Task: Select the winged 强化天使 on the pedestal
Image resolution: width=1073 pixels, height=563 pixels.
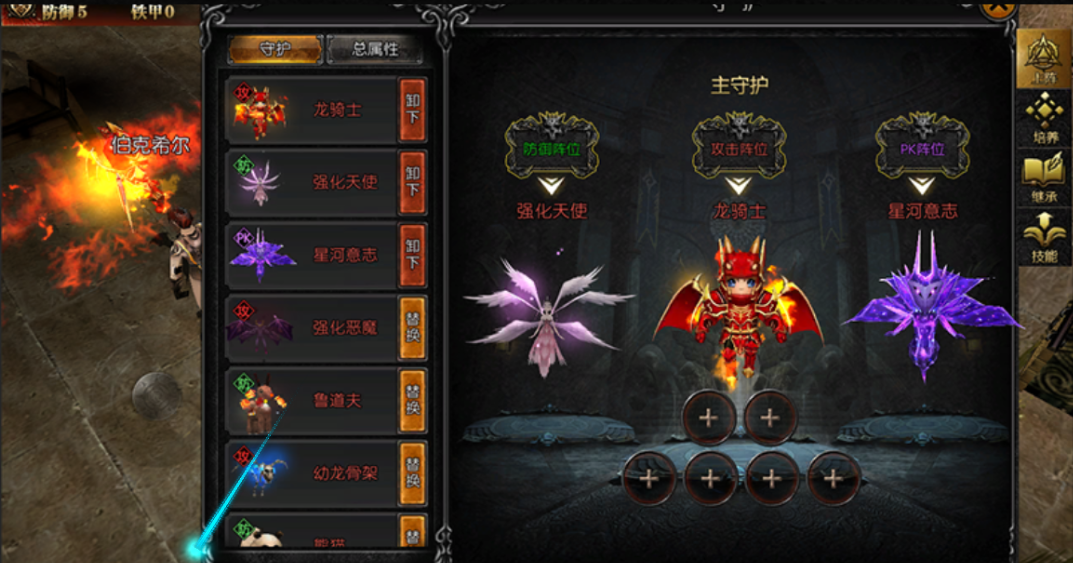Action: click(547, 315)
